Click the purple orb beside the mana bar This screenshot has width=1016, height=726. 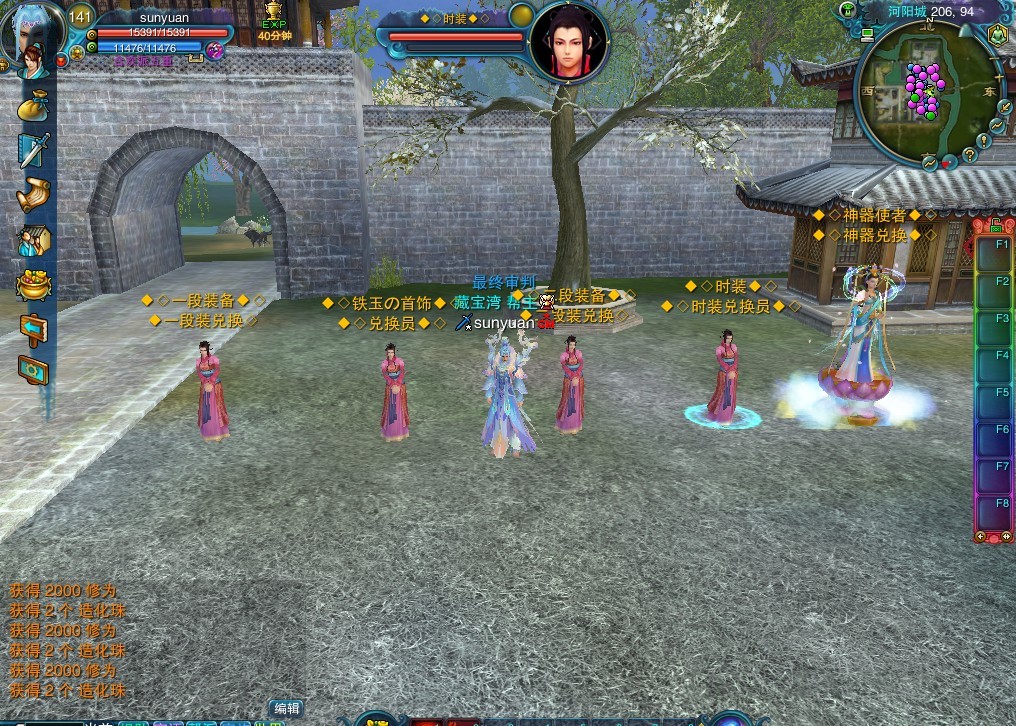click(x=214, y=49)
